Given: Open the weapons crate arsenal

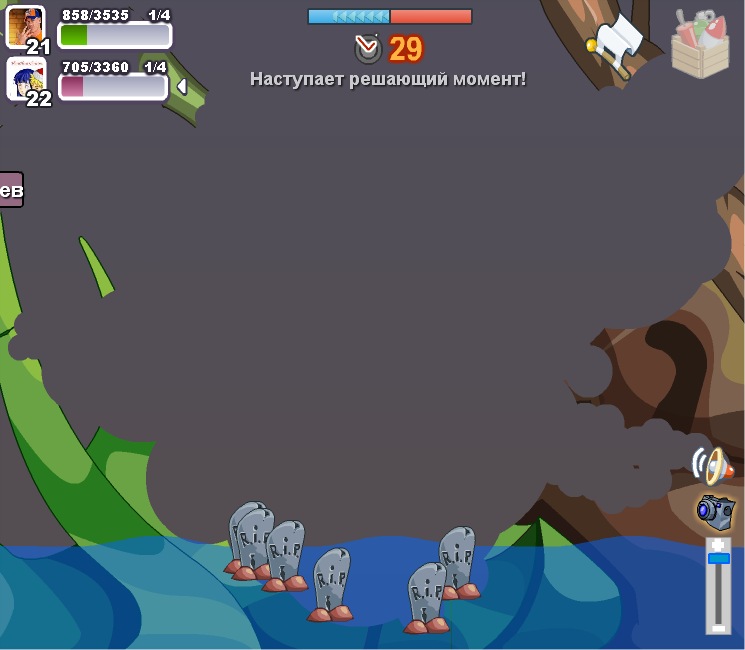Looking at the screenshot, I should tap(699, 43).
